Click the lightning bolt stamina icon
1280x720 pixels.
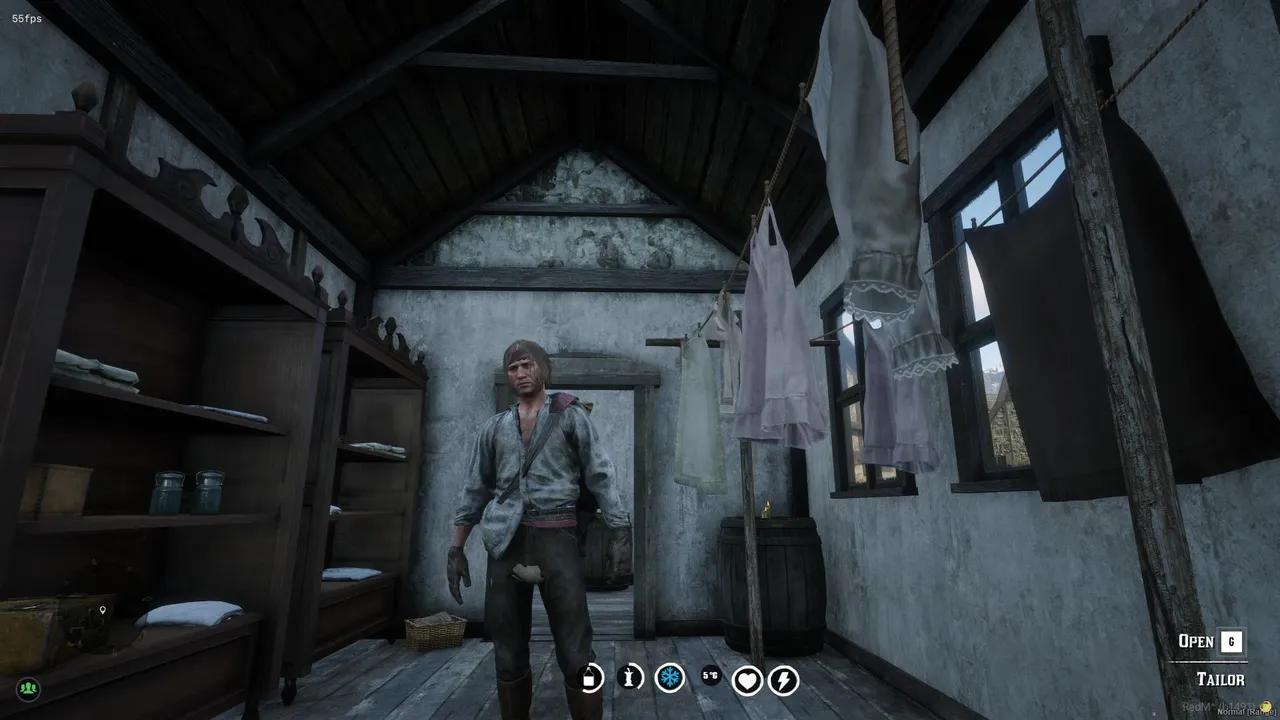[783, 680]
